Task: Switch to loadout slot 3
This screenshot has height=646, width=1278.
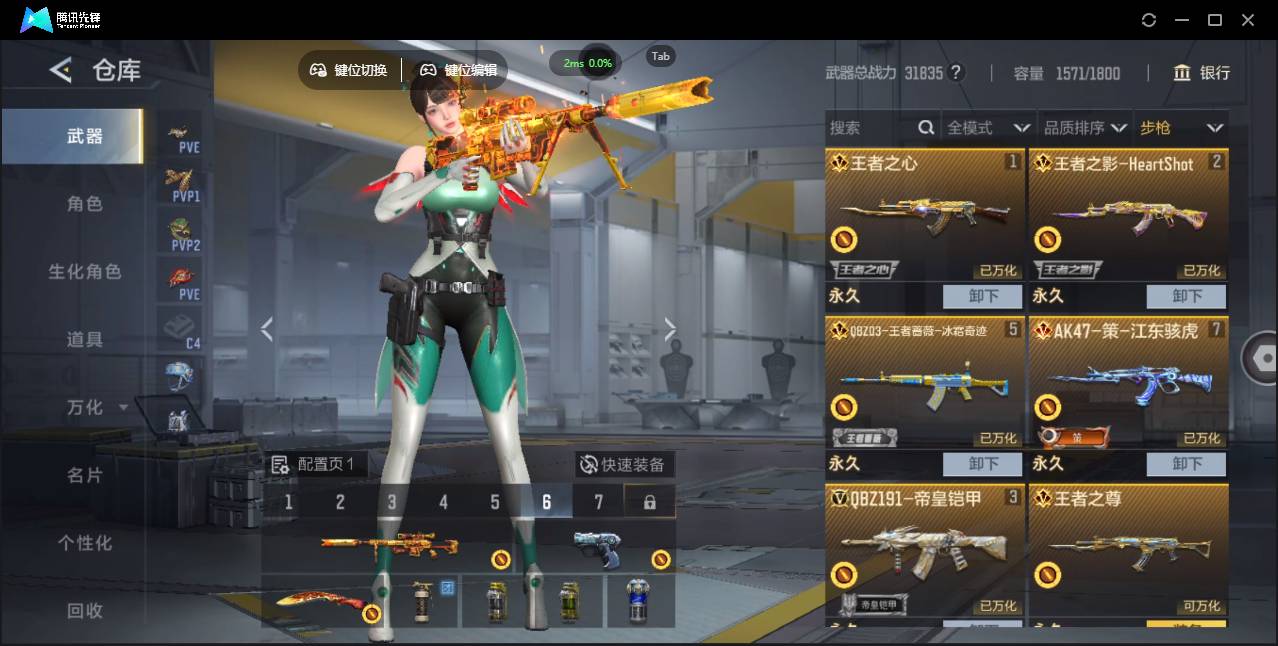Action: pyautogui.click(x=392, y=502)
